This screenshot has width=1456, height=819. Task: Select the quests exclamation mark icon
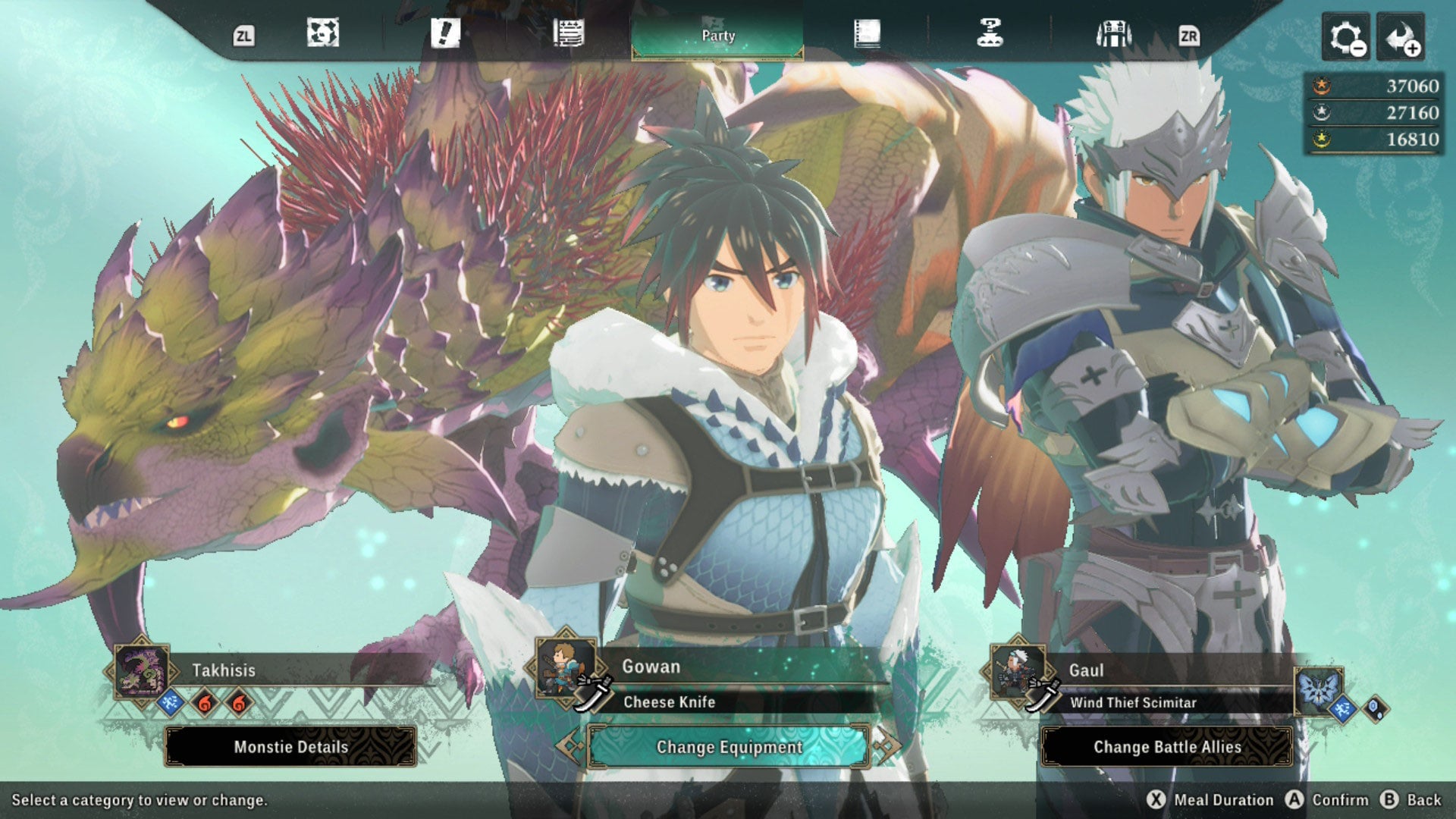[x=446, y=33]
